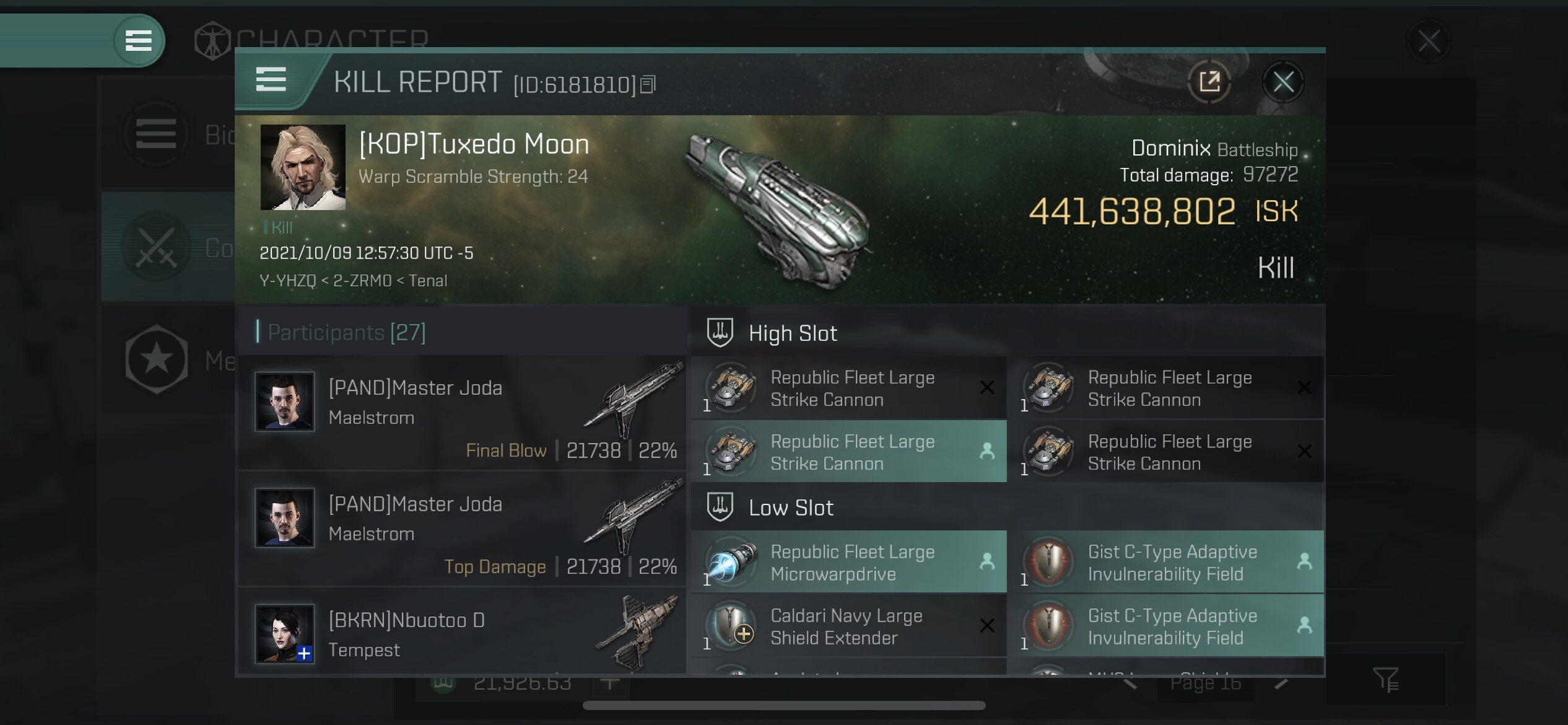This screenshot has height=725, width=1568.
Task: Switch to the Medals tab with star icon
Action: pyautogui.click(x=157, y=359)
